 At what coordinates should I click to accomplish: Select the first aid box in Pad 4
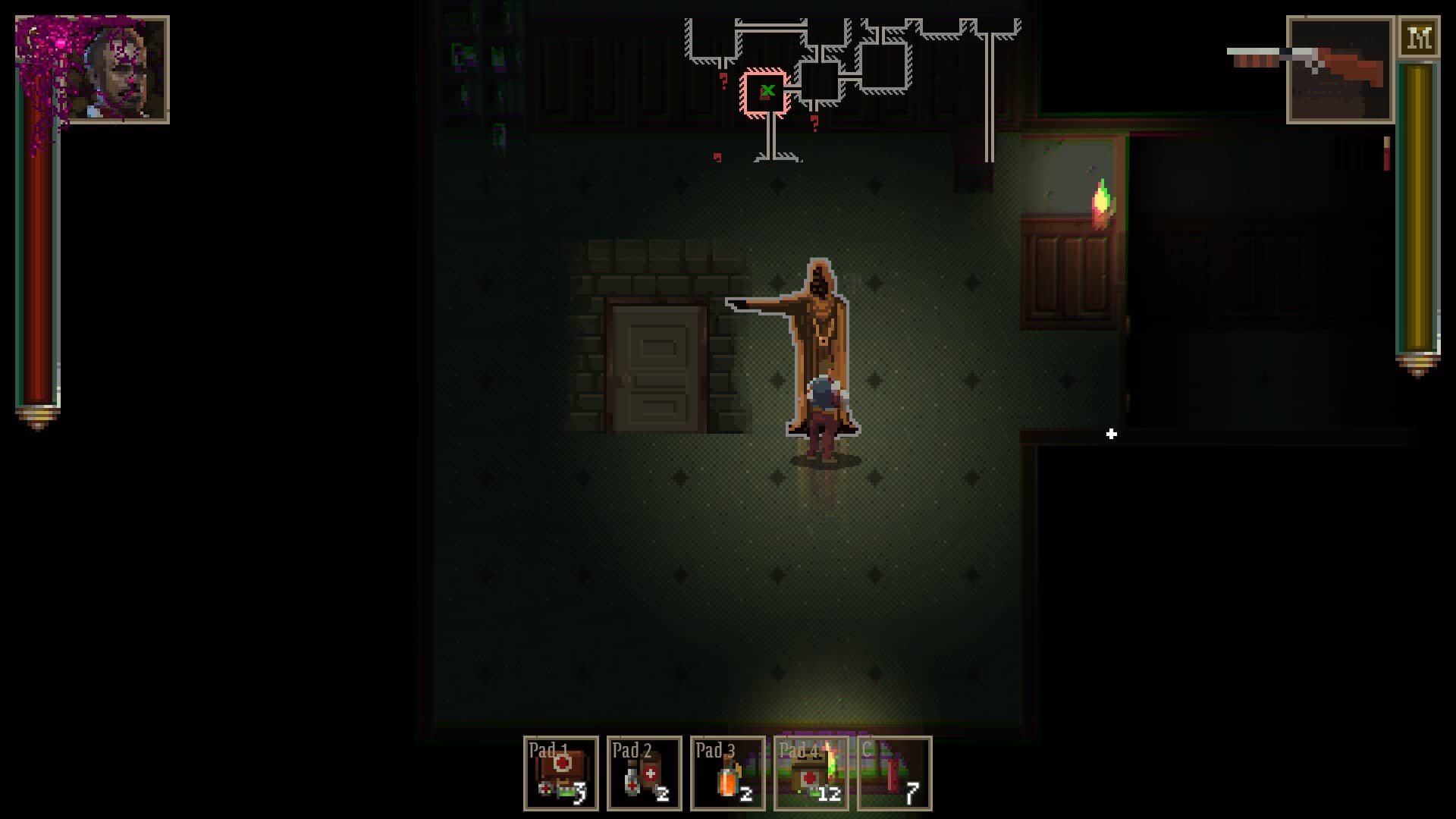[x=811, y=773]
